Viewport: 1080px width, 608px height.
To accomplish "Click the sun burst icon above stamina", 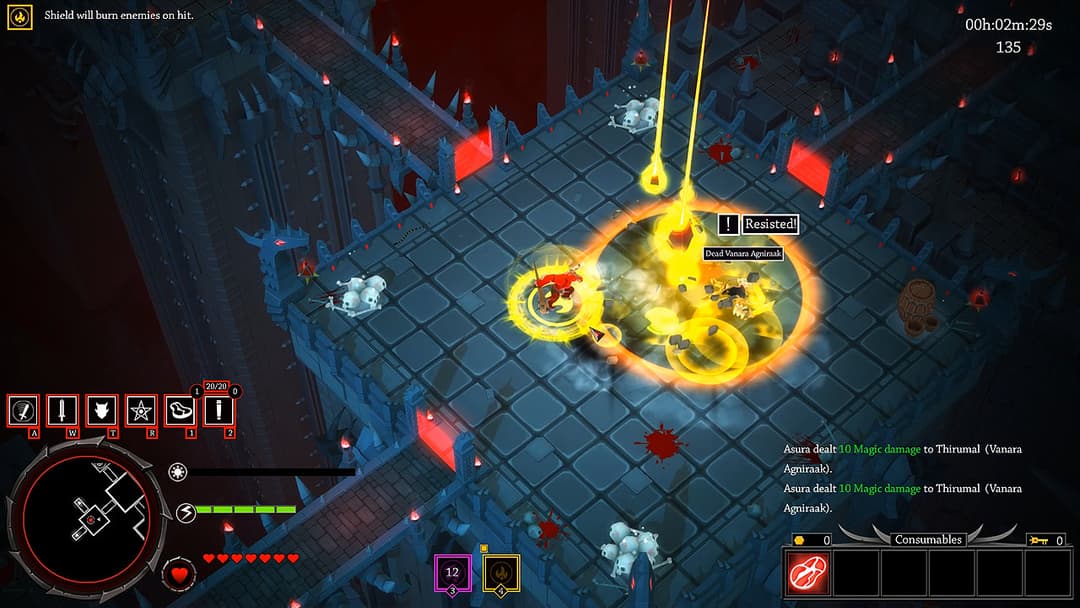I will (179, 472).
